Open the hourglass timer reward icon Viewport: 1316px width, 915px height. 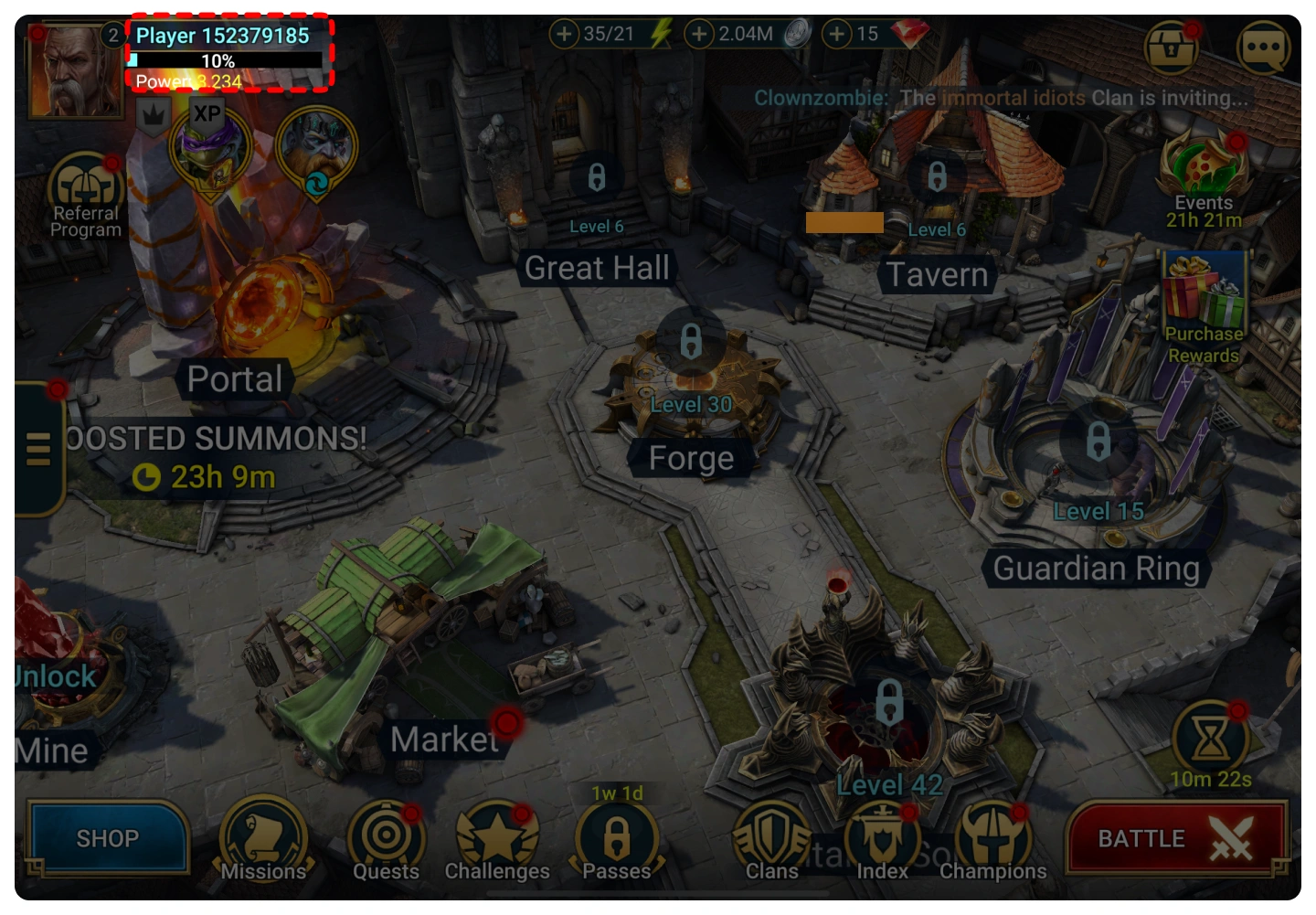pyautogui.click(x=1210, y=739)
